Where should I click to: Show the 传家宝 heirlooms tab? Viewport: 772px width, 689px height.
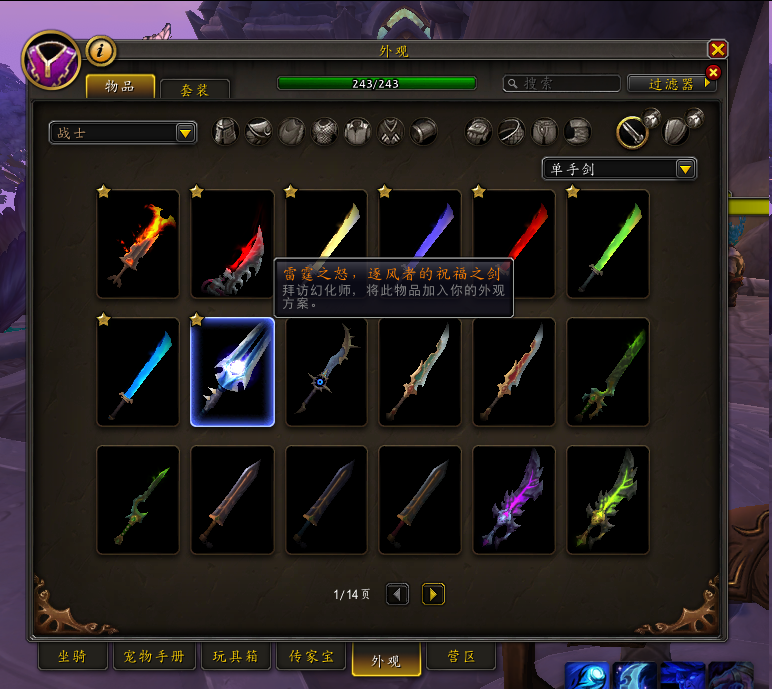click(x=311, y=657)
